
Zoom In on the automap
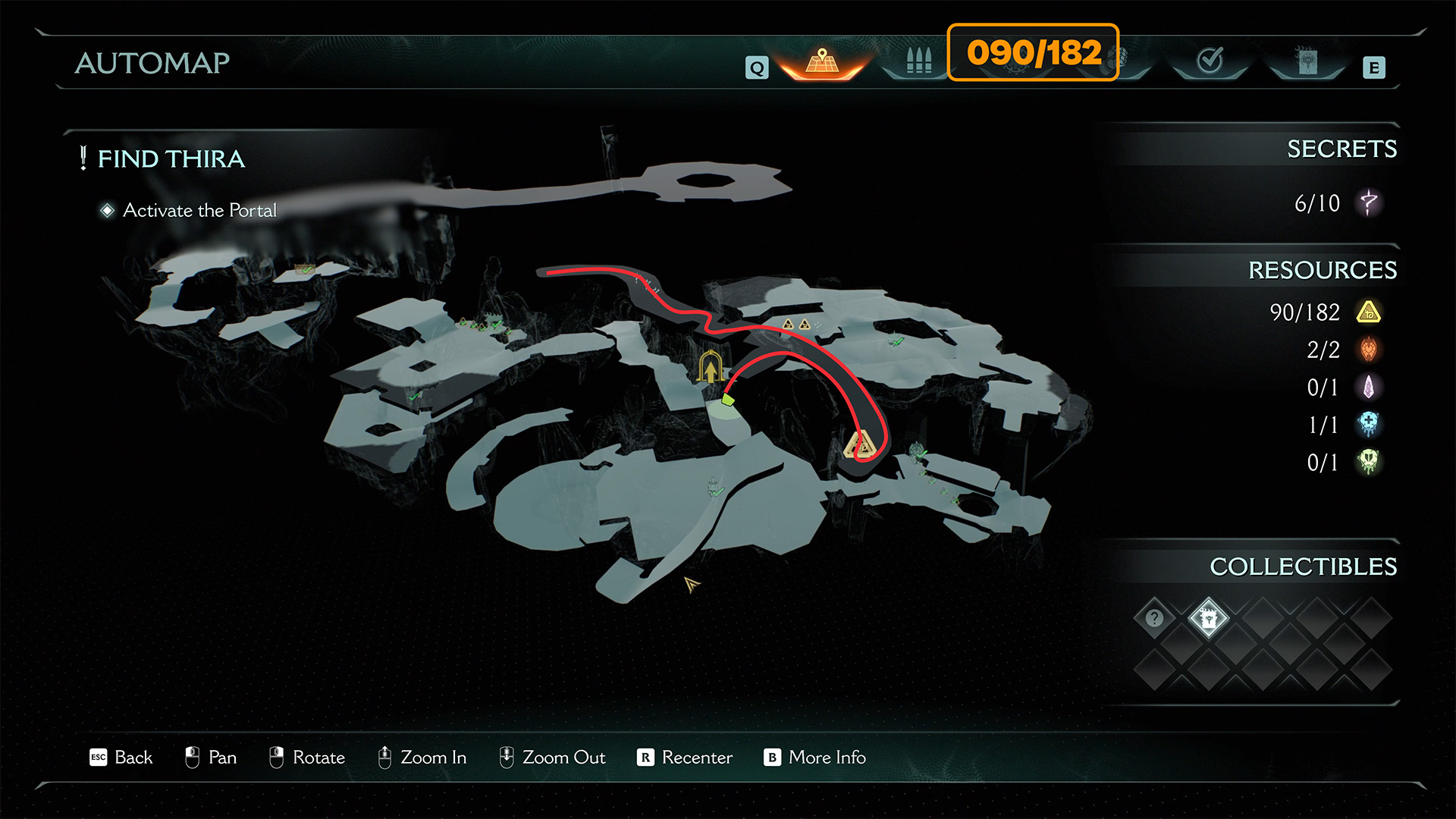(x=422, y=758)
